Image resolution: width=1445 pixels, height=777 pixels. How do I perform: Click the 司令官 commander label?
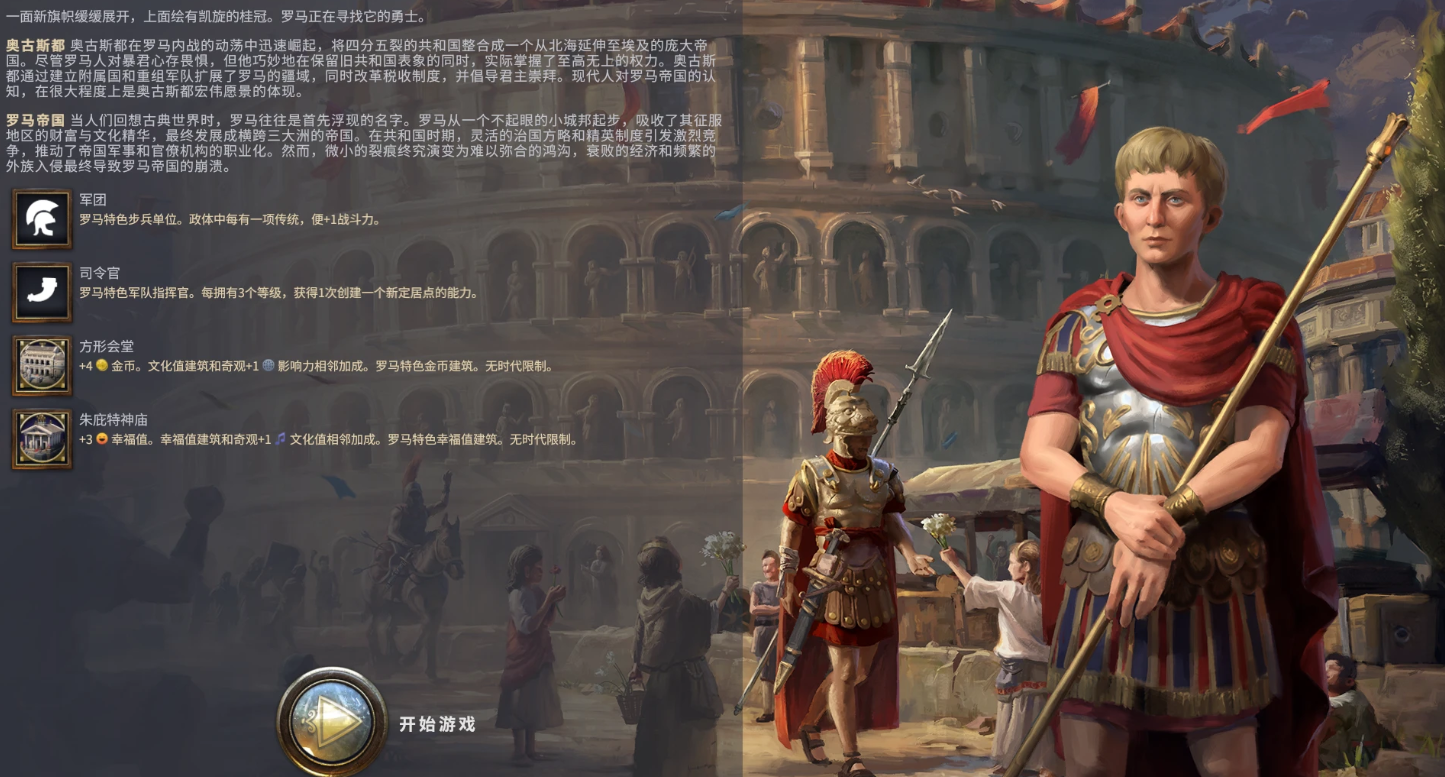pyautogui.click(x=97, y=273)
